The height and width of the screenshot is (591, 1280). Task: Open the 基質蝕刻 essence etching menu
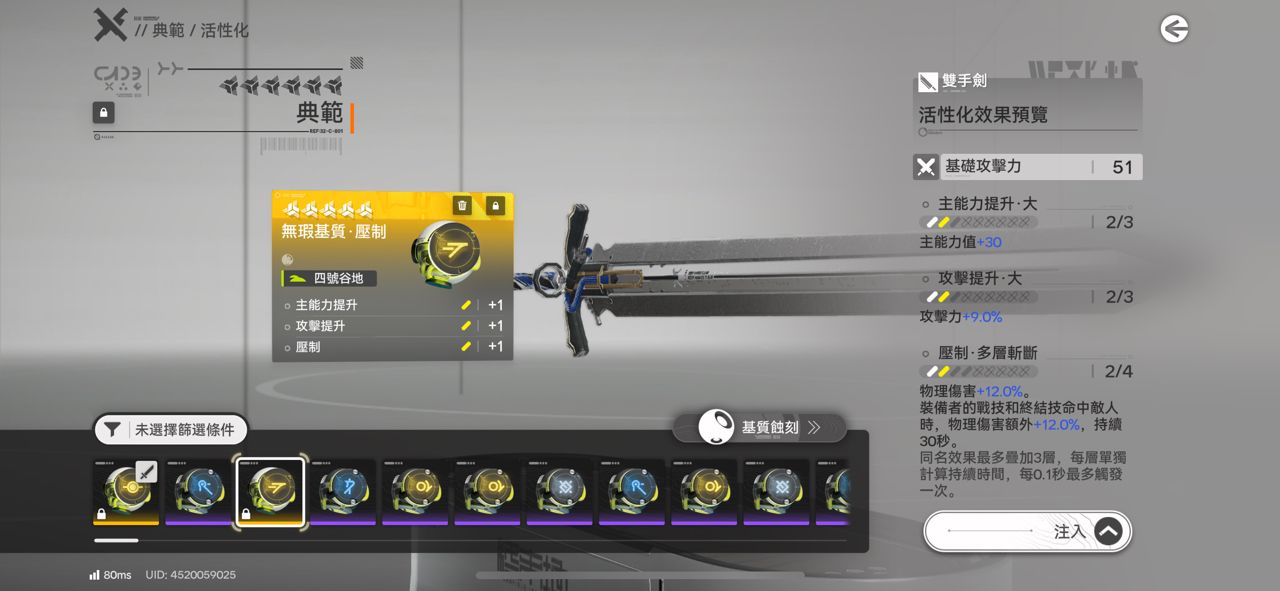(x=759, y=428)
